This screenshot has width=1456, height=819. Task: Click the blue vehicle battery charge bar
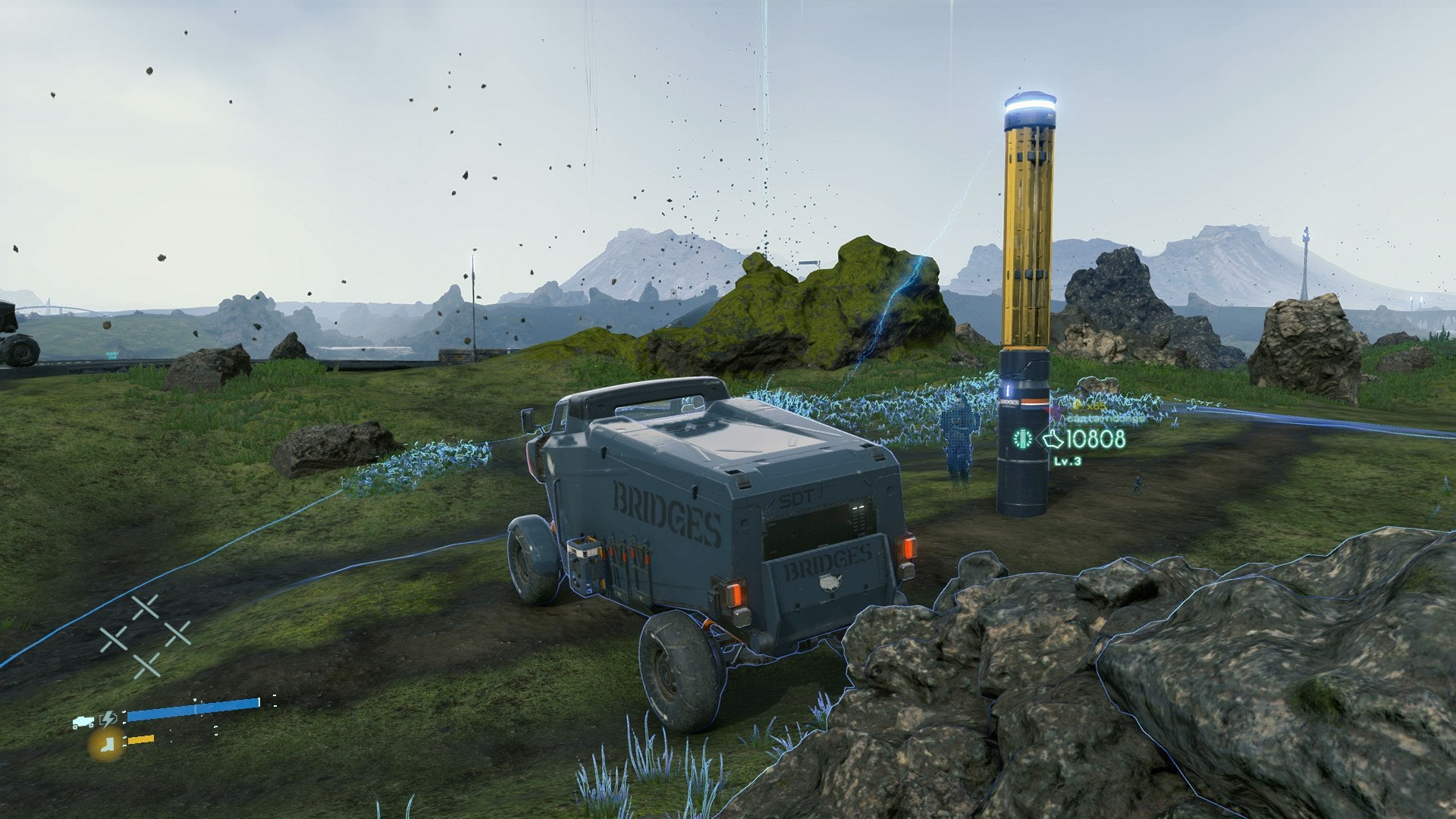[x=193, y=711]
